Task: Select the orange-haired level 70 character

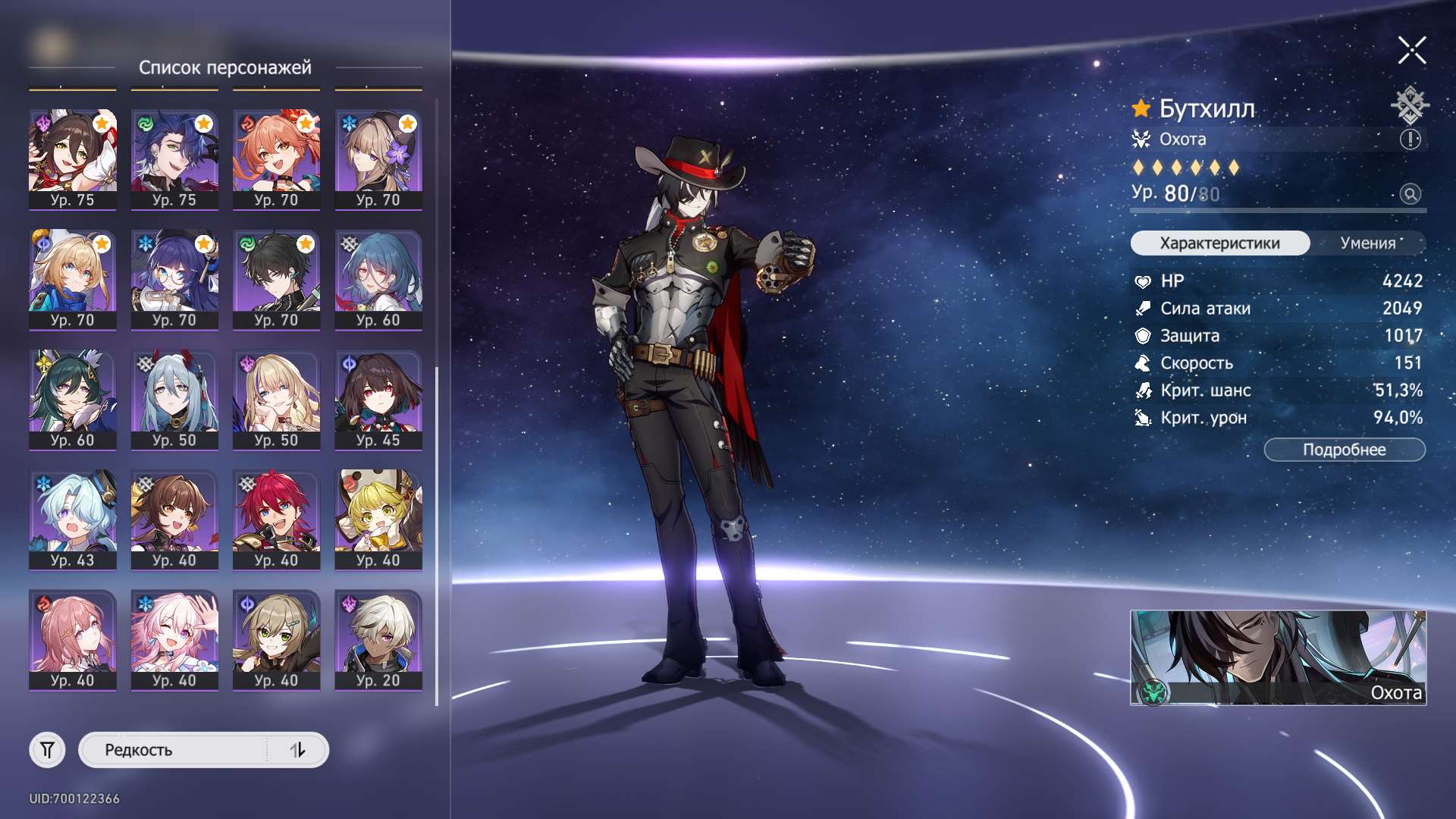Action: (x=276, y=159)
